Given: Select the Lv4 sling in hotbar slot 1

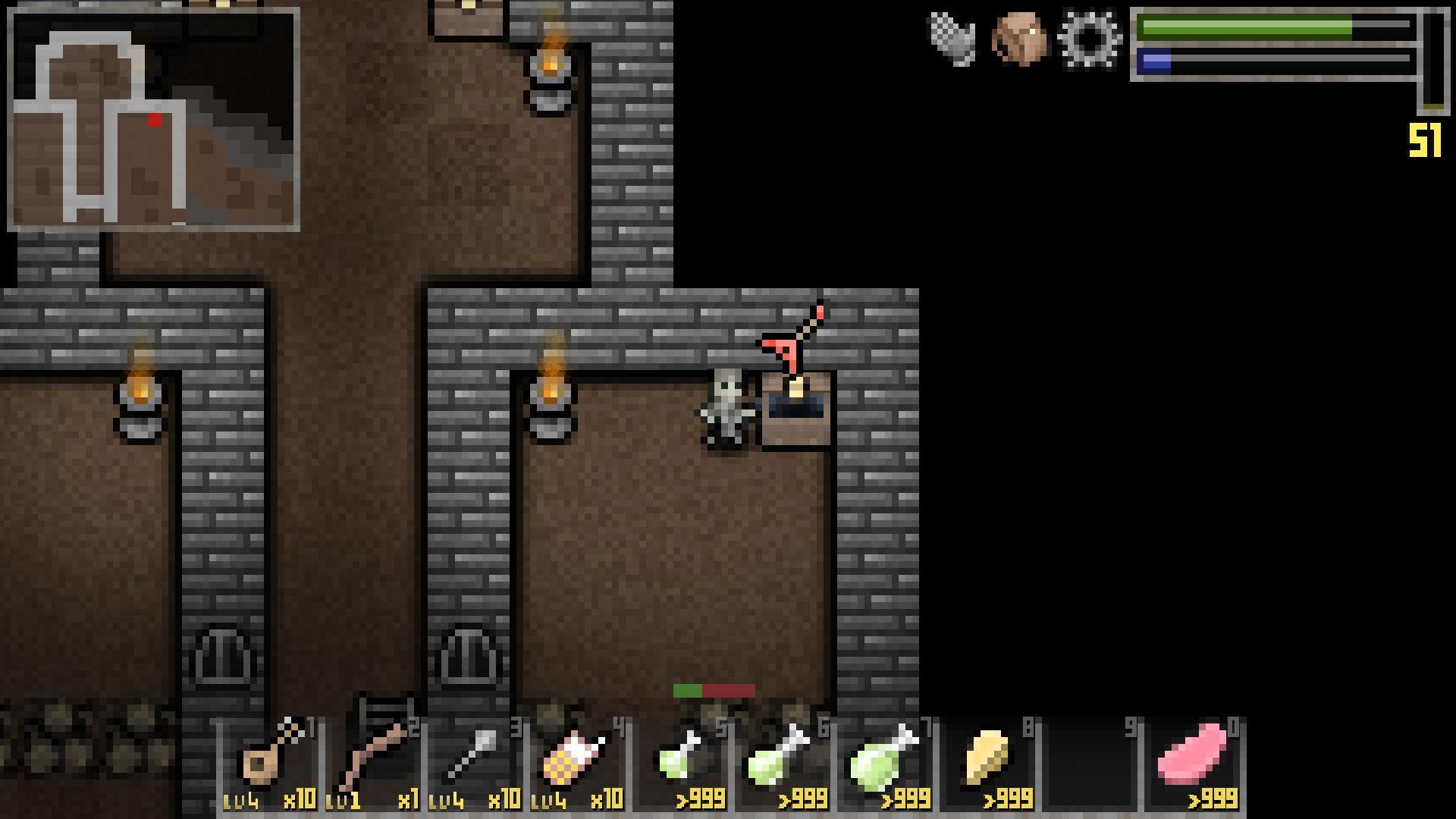Looking at the screenshot, I should click(x=270, y=762).
